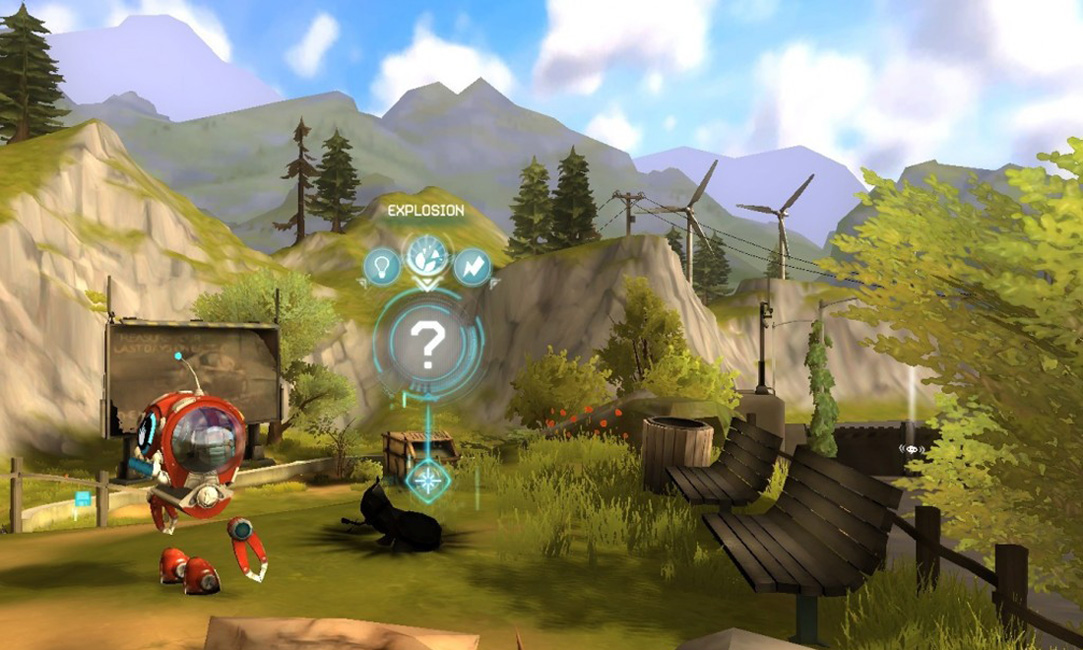
Task: Click the white beacon waypoint marker
Action: (x=910, y=449)
